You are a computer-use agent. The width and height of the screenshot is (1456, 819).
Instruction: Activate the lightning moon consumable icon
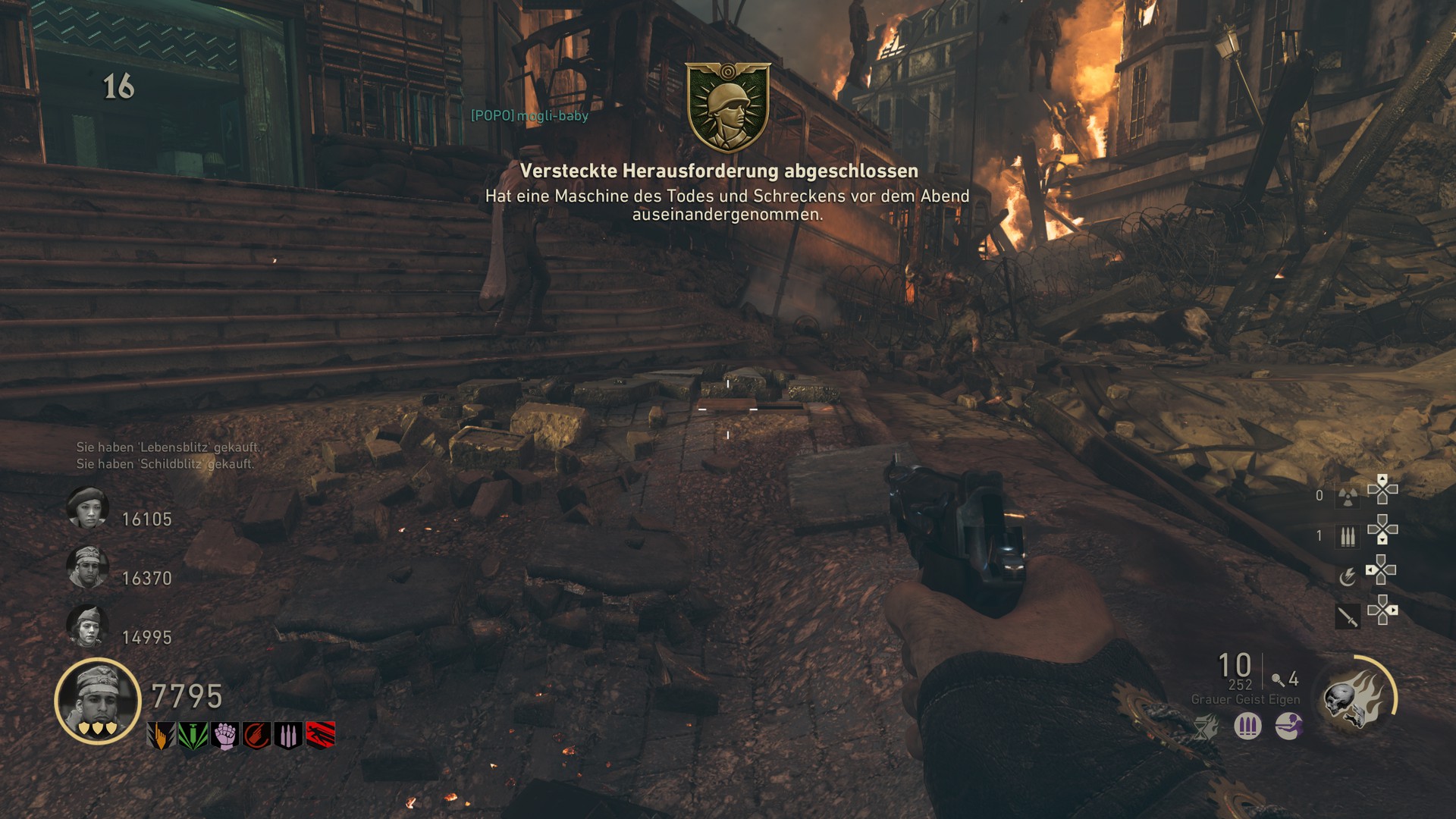[x=1347, y=578]
